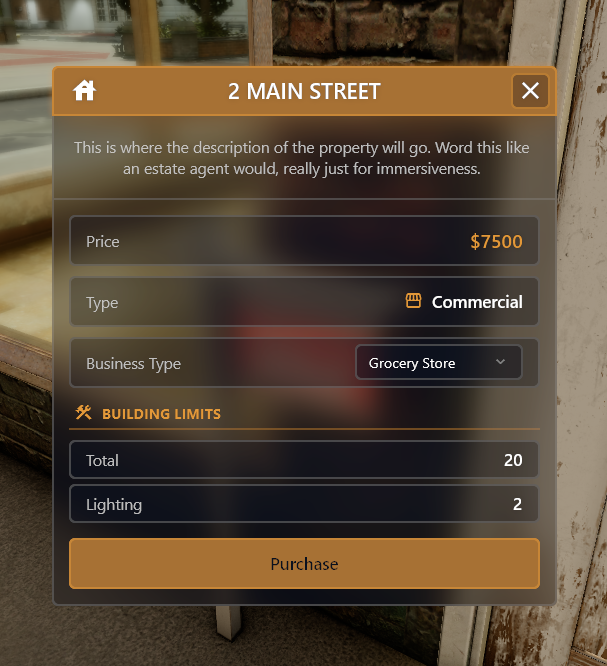The width and height of the screenshot is (607, 666).
Task: Purchase the property
Action: (x=304, y=564)
